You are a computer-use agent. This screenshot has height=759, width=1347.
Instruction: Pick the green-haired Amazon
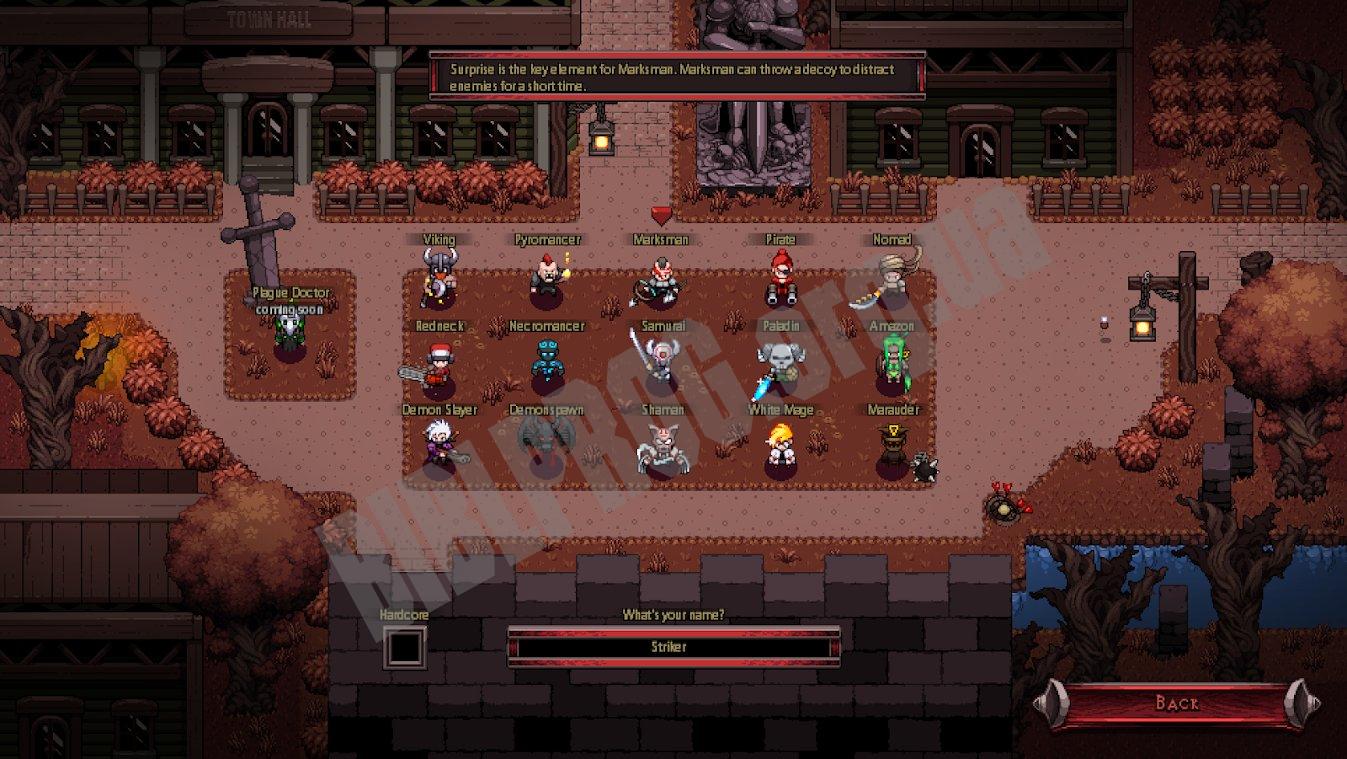tap(891, 363)
